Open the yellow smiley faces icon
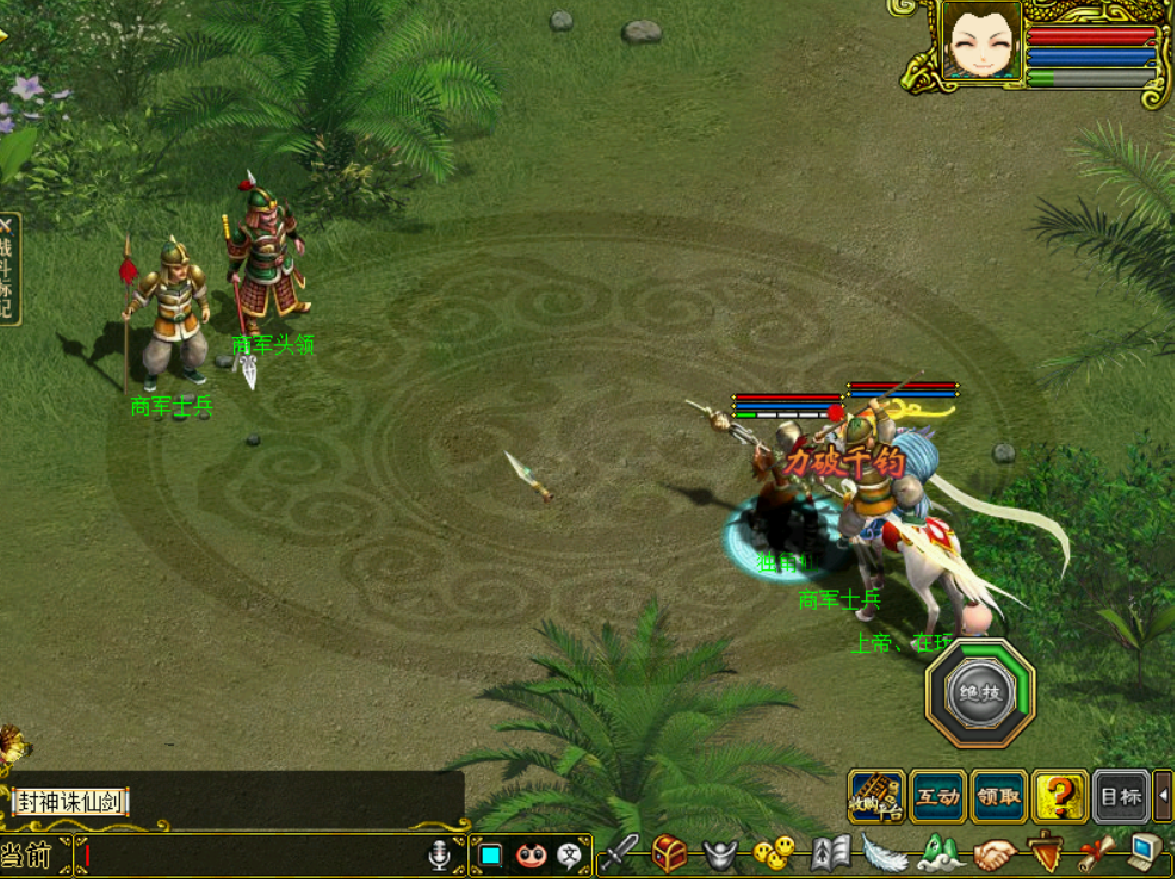This screenshot has height=879, width=1175. click(773, 853)
